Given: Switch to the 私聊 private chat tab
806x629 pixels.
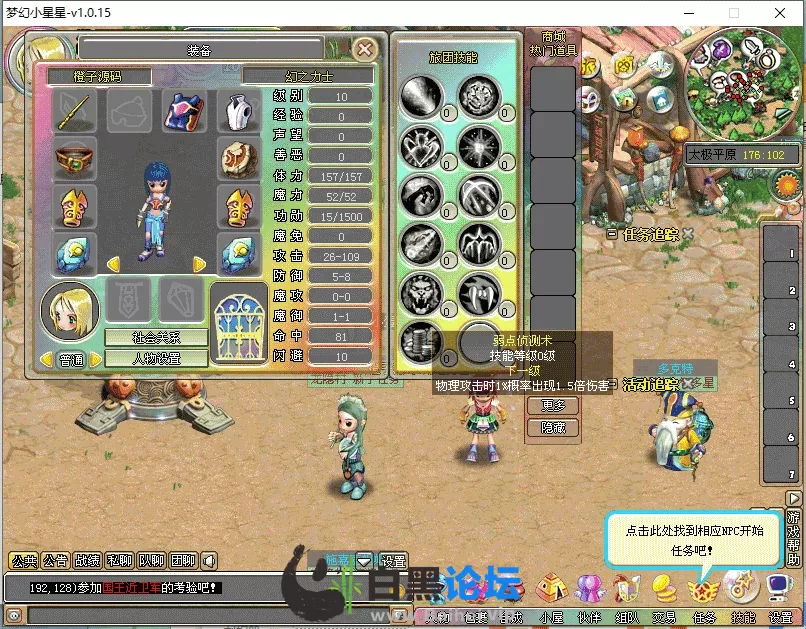Looking at the screenshot, I should coord(118,561).
